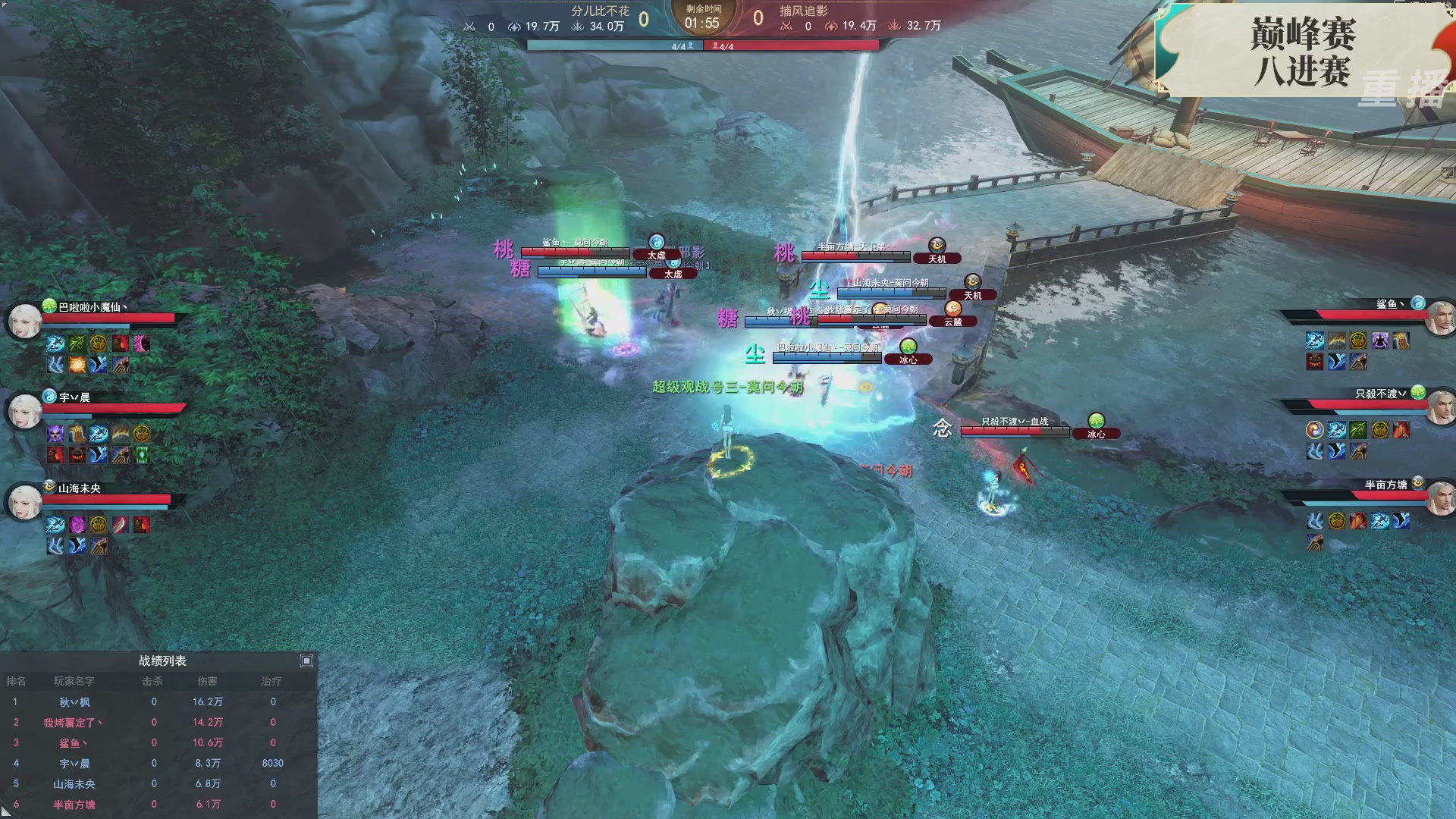Toggle minimize on the 战绩列表 panel

click(x=306, y=661)
